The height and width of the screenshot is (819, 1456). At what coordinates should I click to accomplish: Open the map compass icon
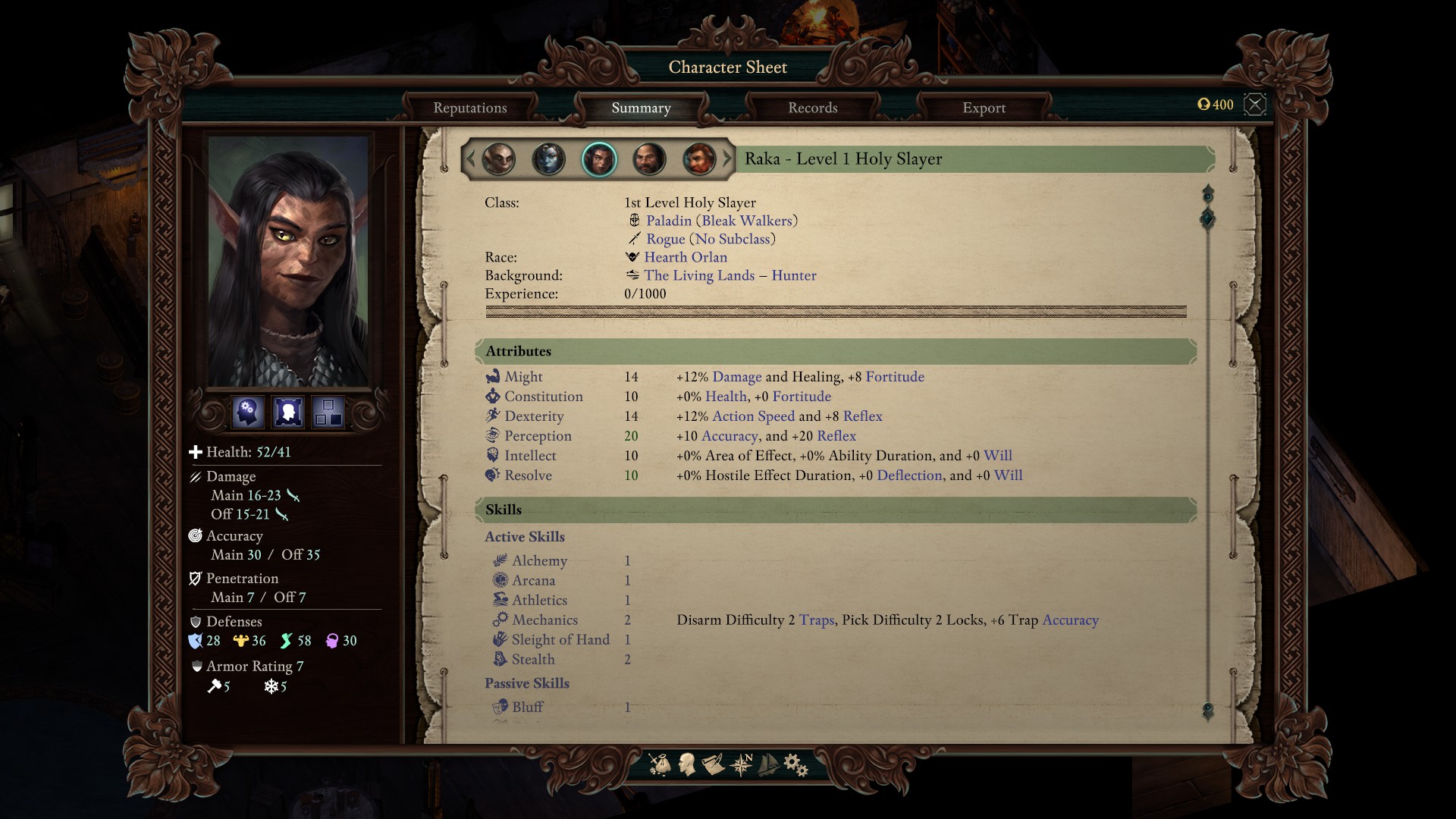pos(741,764)
